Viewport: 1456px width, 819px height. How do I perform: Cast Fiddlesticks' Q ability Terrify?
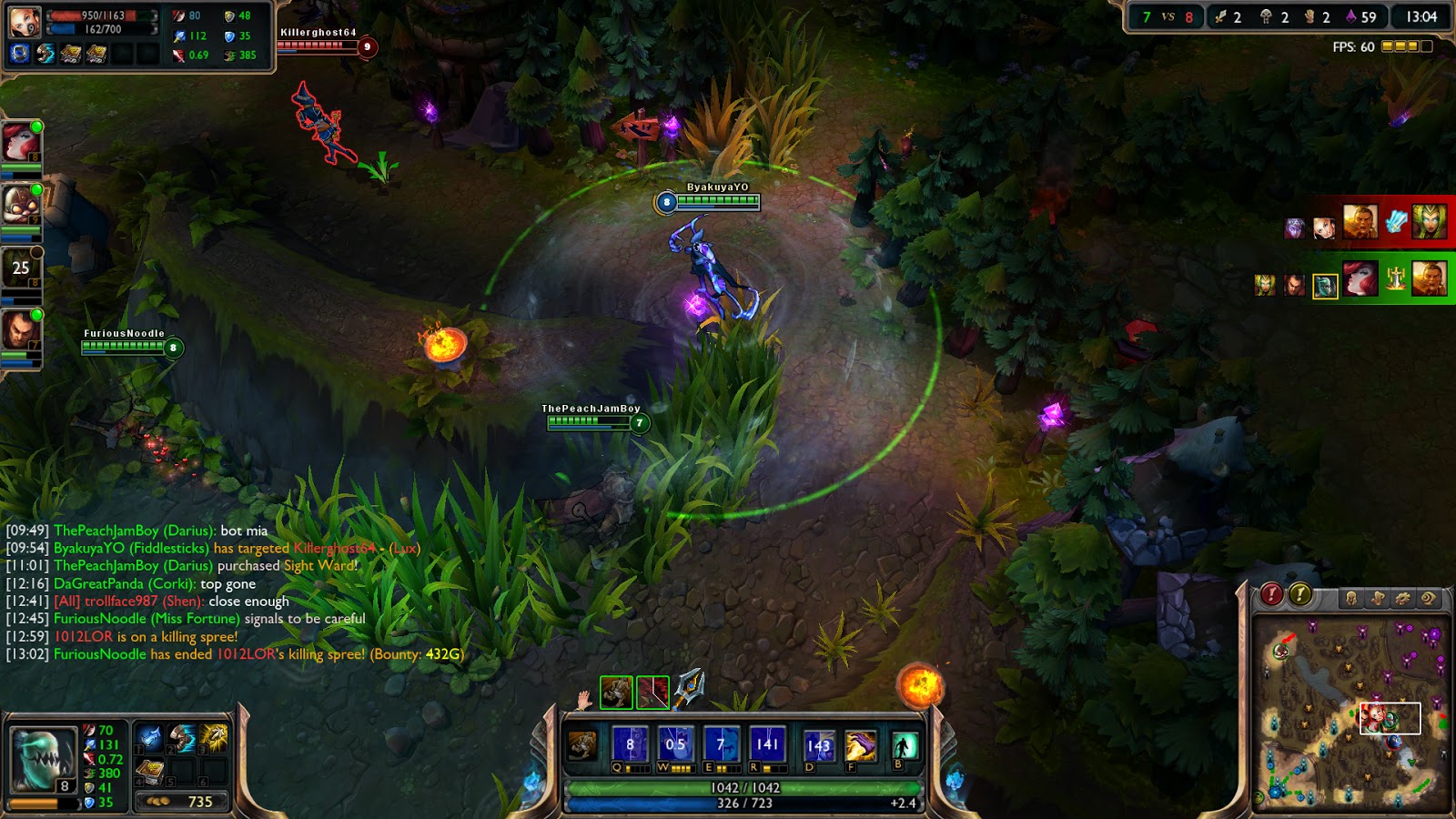click(629, 743)
